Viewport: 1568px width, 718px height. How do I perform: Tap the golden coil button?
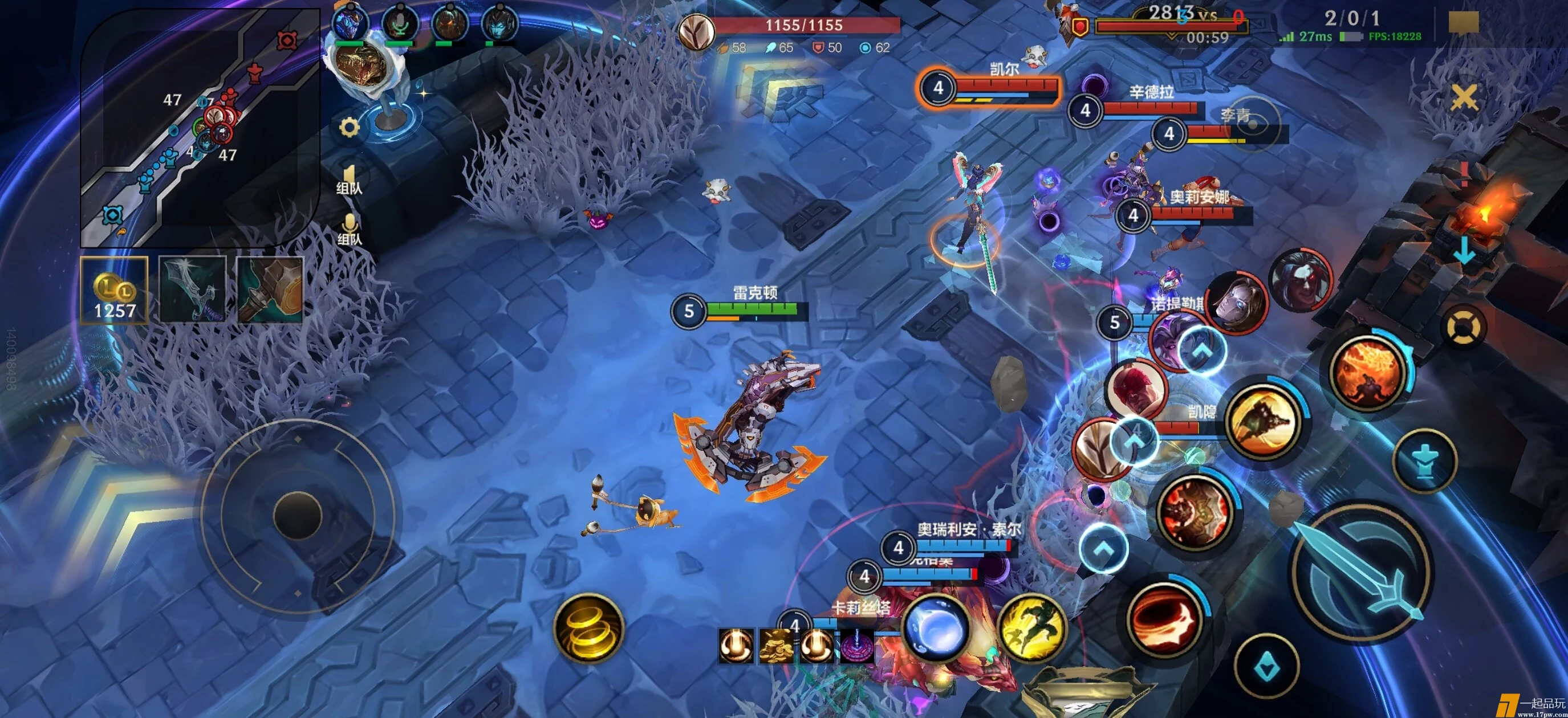click(588, 627)
